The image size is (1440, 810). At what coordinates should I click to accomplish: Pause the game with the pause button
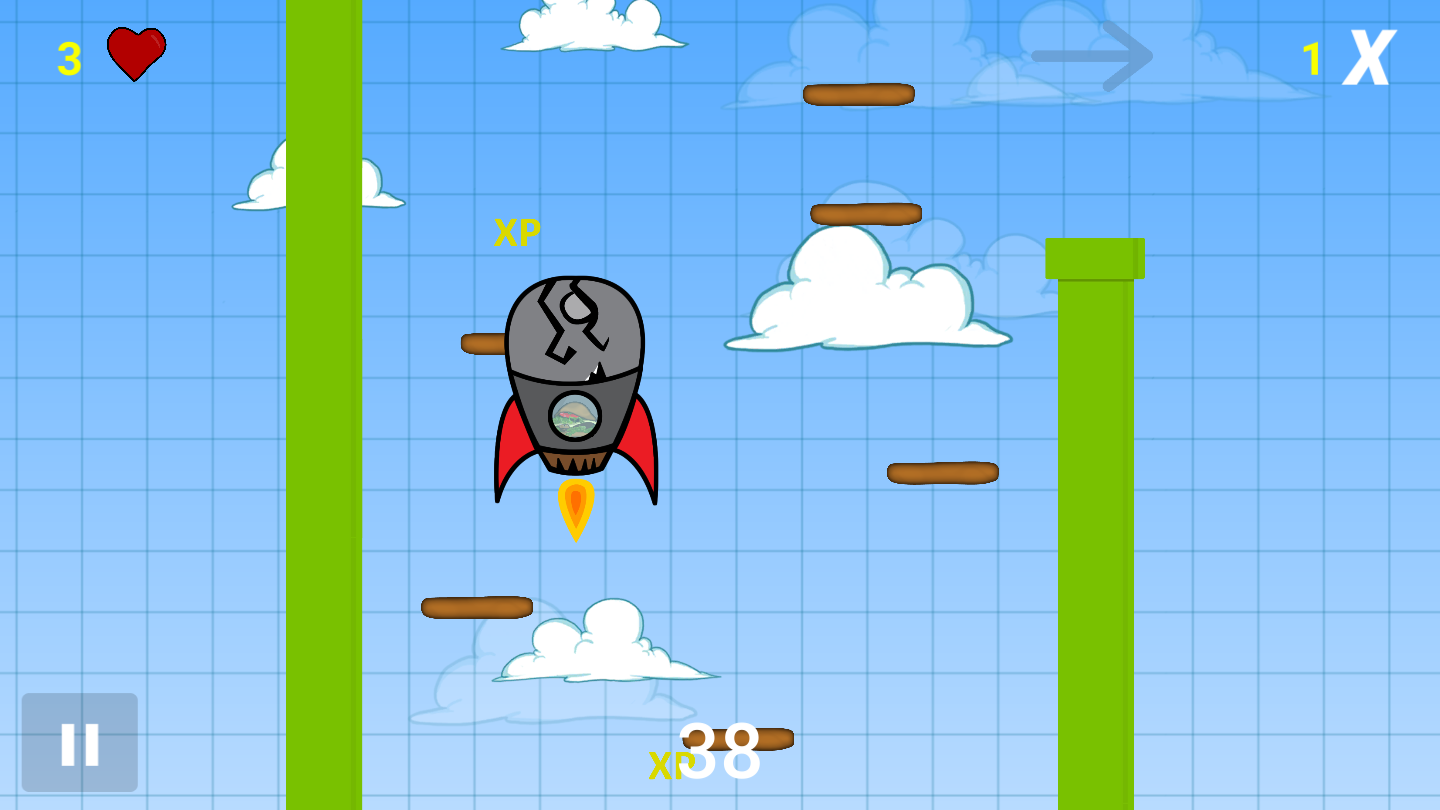tap(80, 743)
